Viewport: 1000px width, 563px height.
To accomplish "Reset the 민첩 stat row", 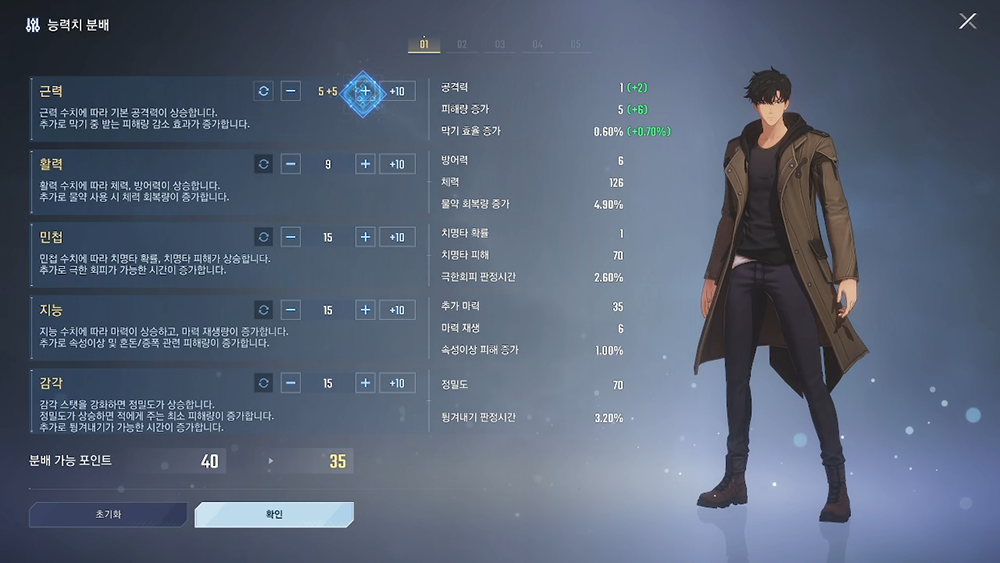I will click(x=263, y=237).
